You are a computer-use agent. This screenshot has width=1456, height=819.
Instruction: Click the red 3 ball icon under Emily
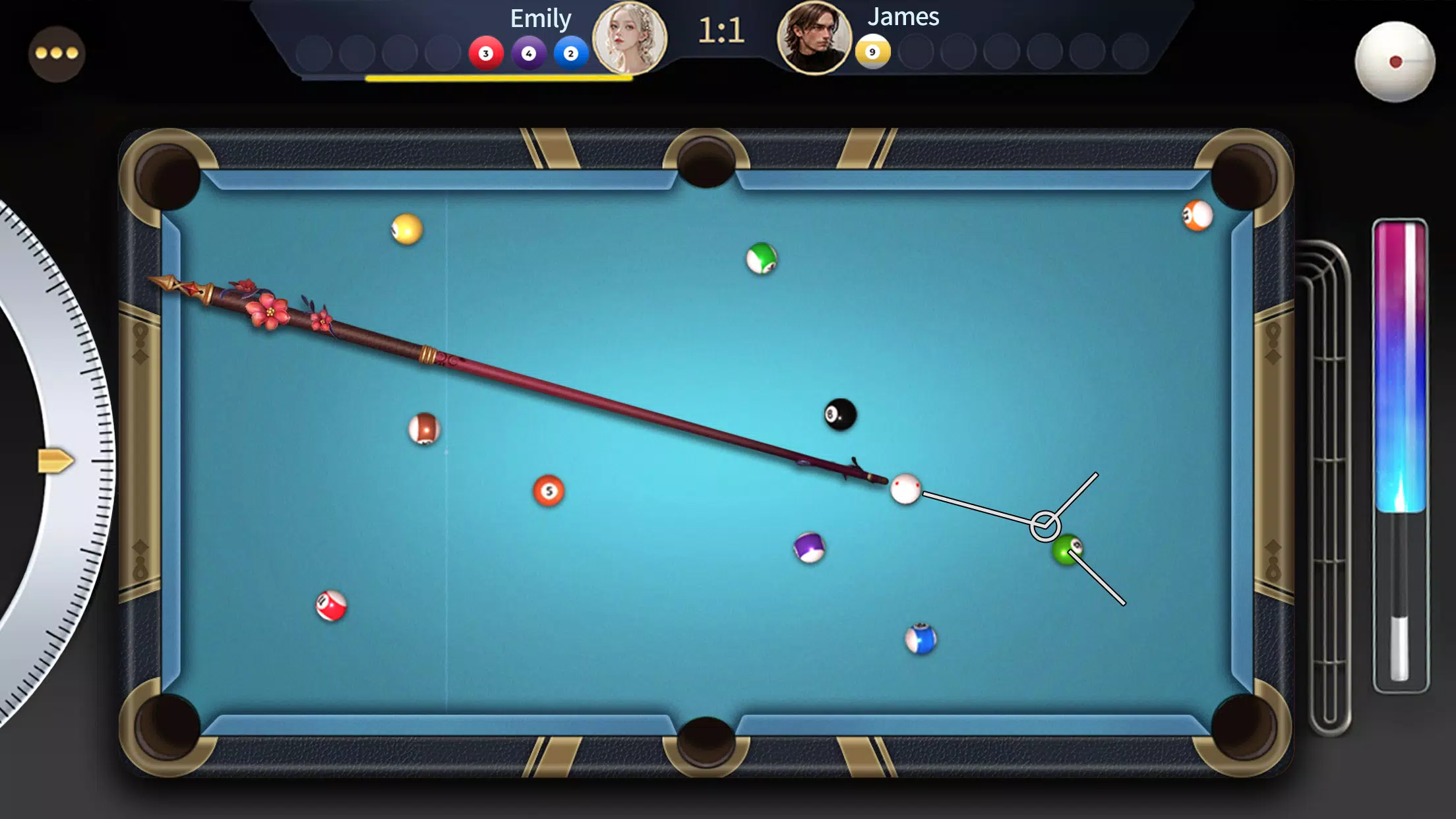(x=485, y=54)
